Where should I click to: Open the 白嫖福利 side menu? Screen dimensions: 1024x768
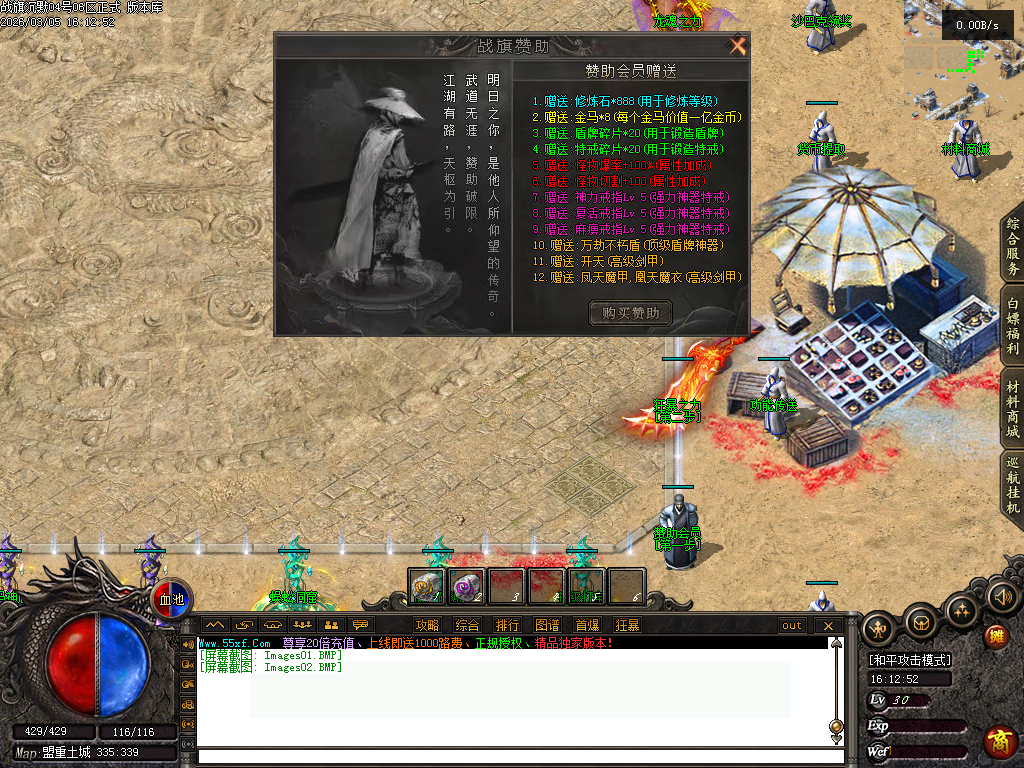pyautogui.click(x=1013, y=326)
